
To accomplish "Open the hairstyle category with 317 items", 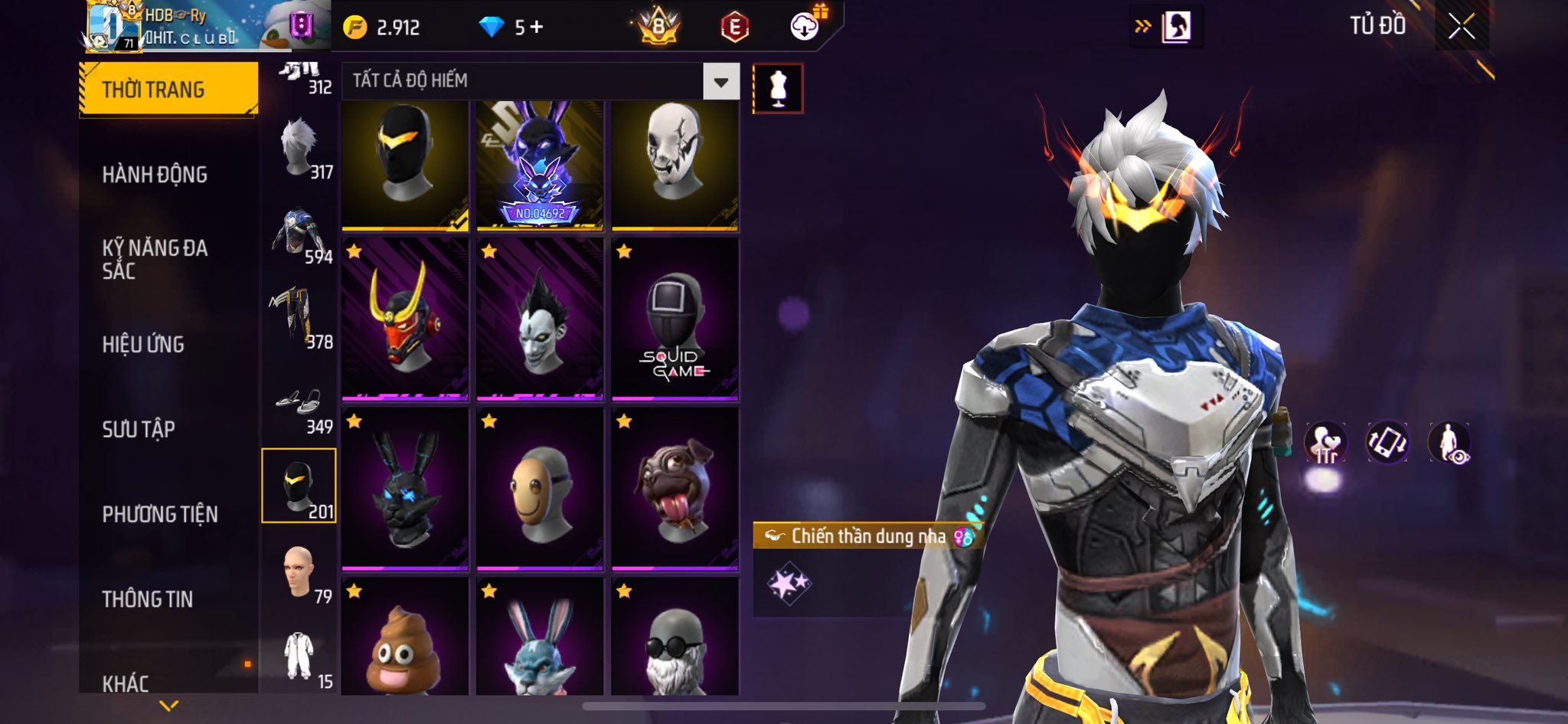I will [299, 149].
